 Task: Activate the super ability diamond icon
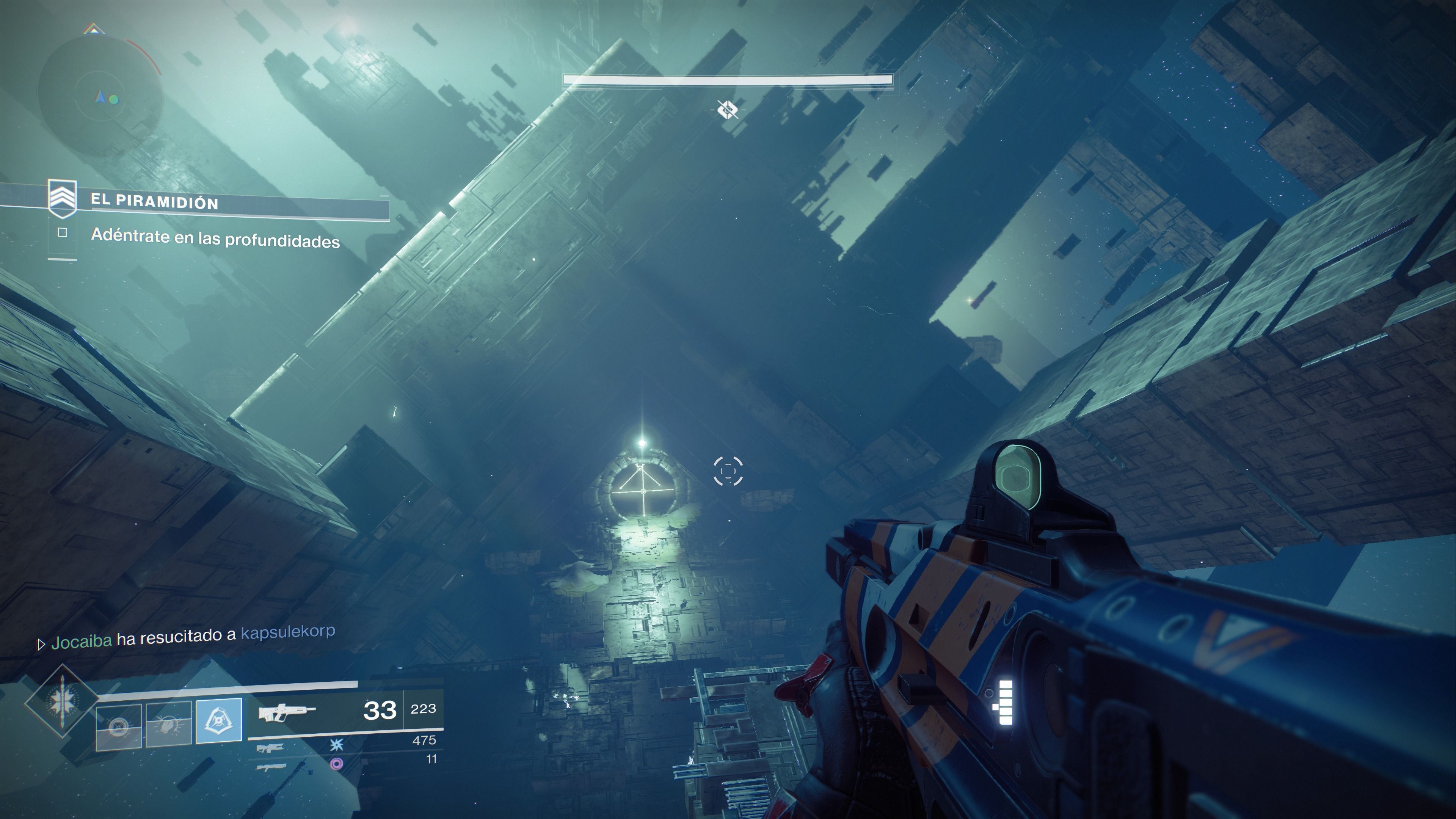pos(61,701)
